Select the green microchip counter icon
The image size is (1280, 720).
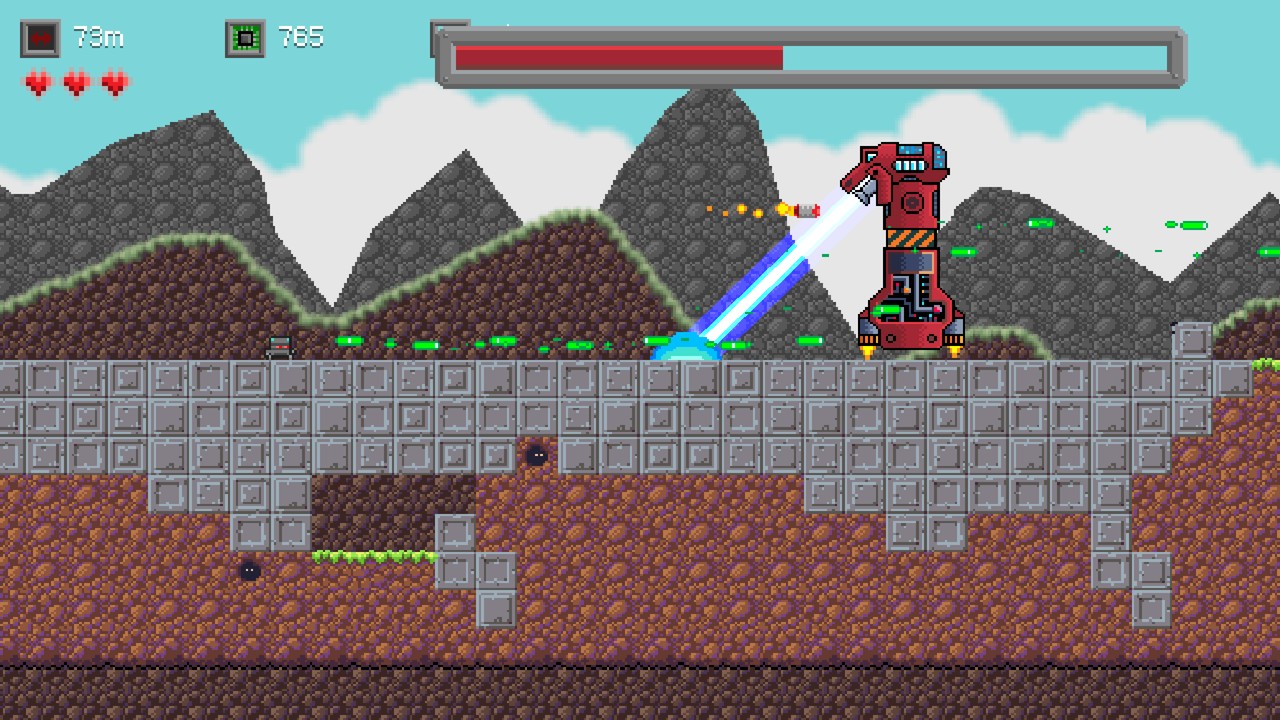tap(245, 37)
